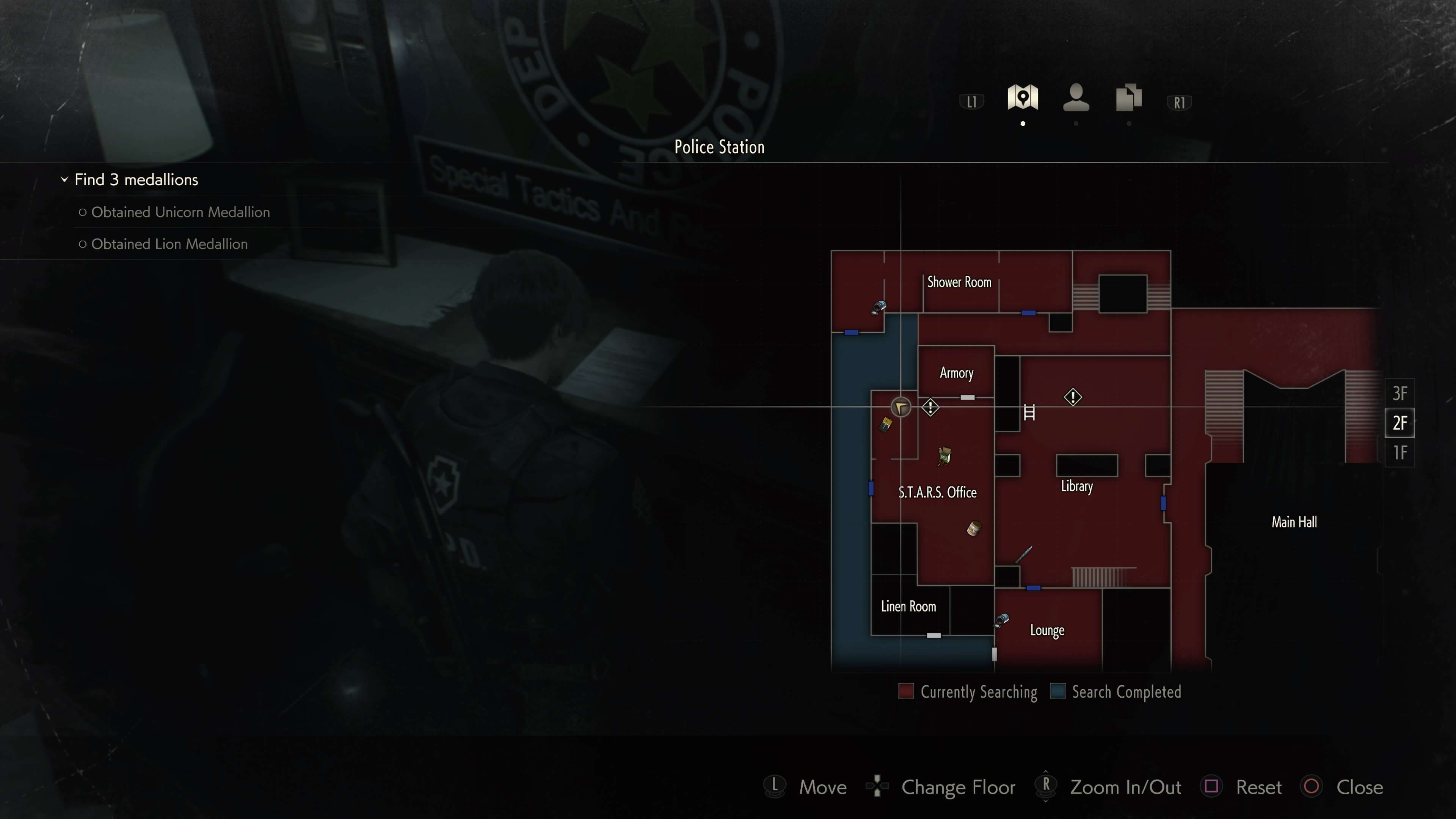
Task: Select the battery item marker on map
Action: pyautogui.click(x=886, y=424)
